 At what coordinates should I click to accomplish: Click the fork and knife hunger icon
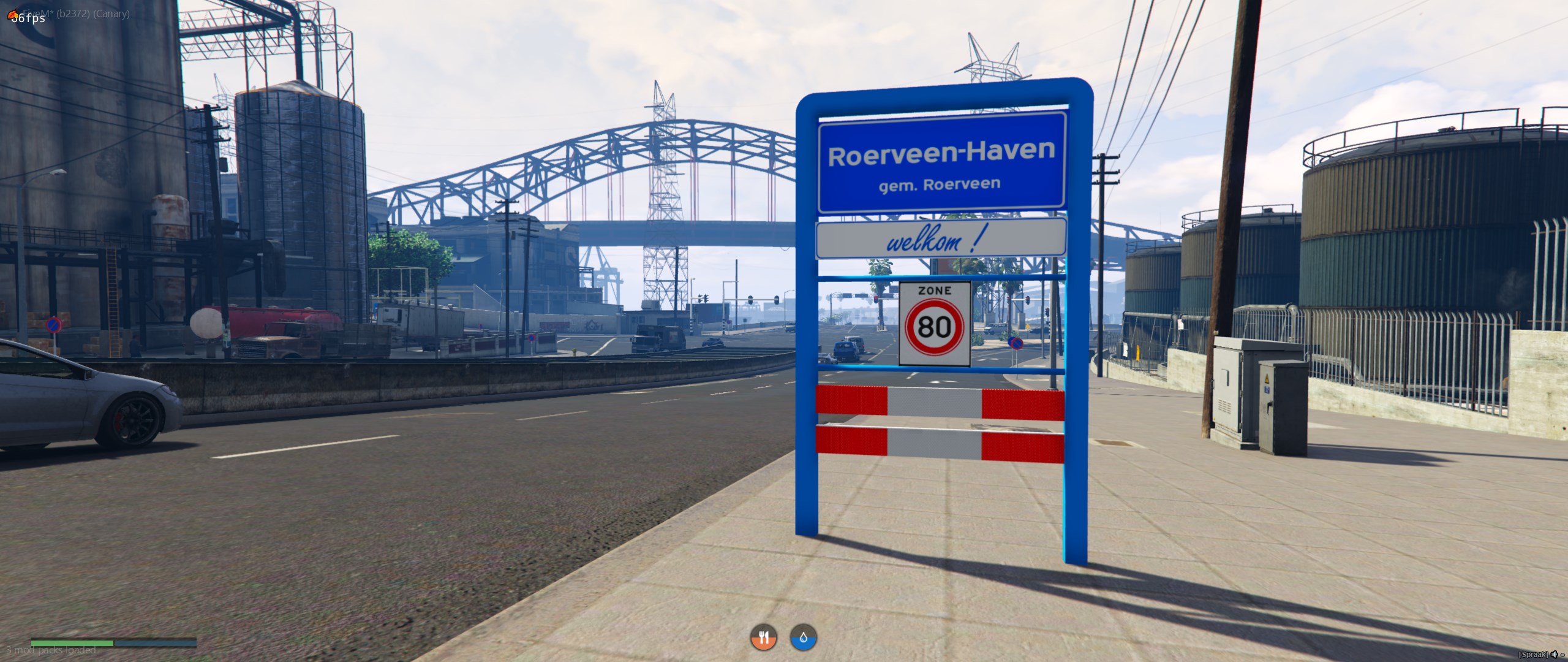coord(763,638)
